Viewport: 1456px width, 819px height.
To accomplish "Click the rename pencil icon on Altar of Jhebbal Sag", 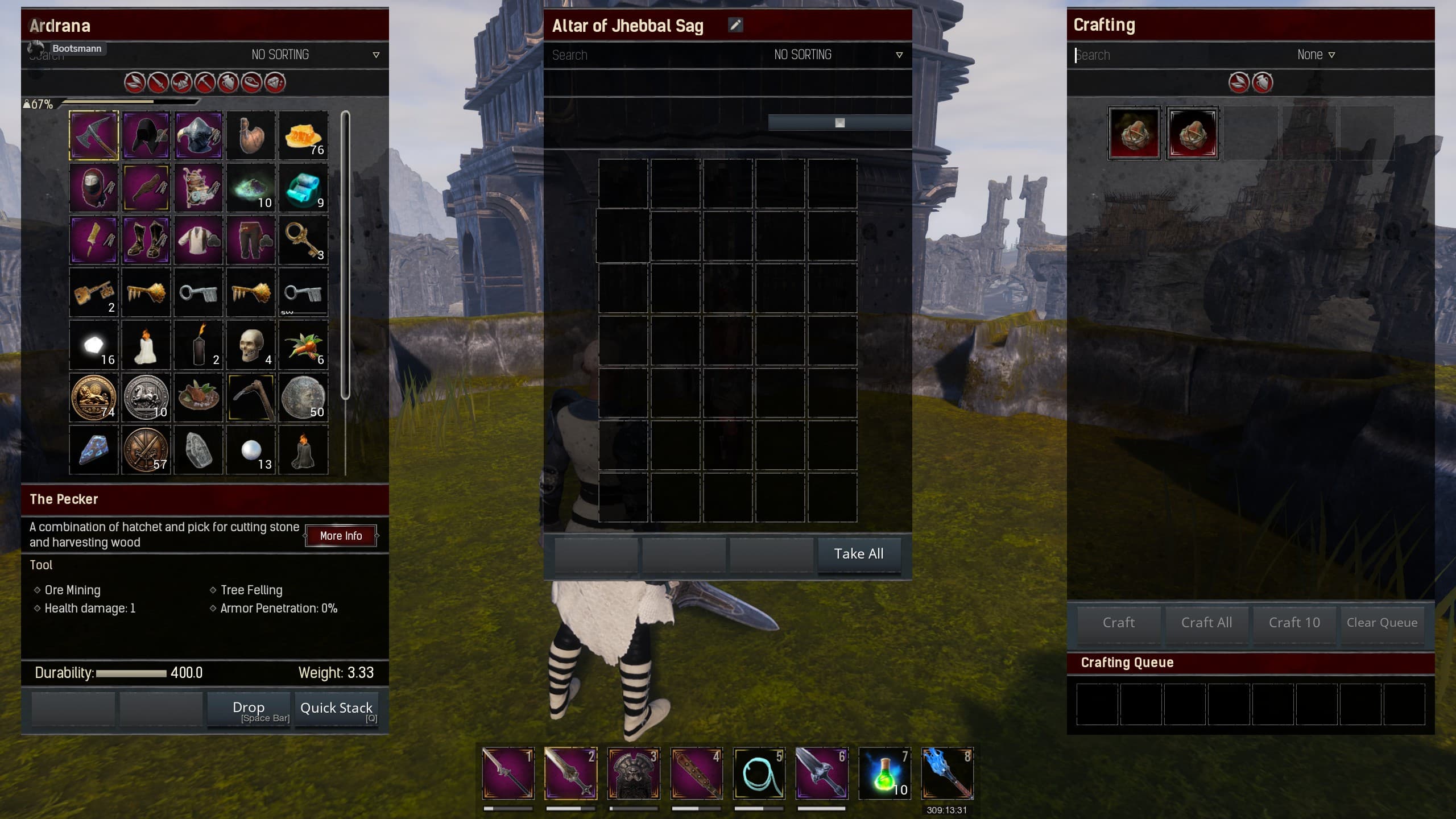I will click(x=737, y=24).
